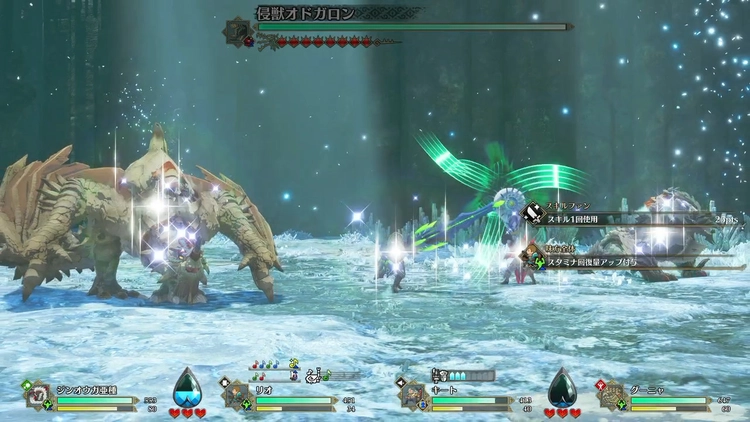Viewport: 750px width, 422px height.
Task: Activate the dark teardrop kinship gauge
Action: (x=563, y=387)
